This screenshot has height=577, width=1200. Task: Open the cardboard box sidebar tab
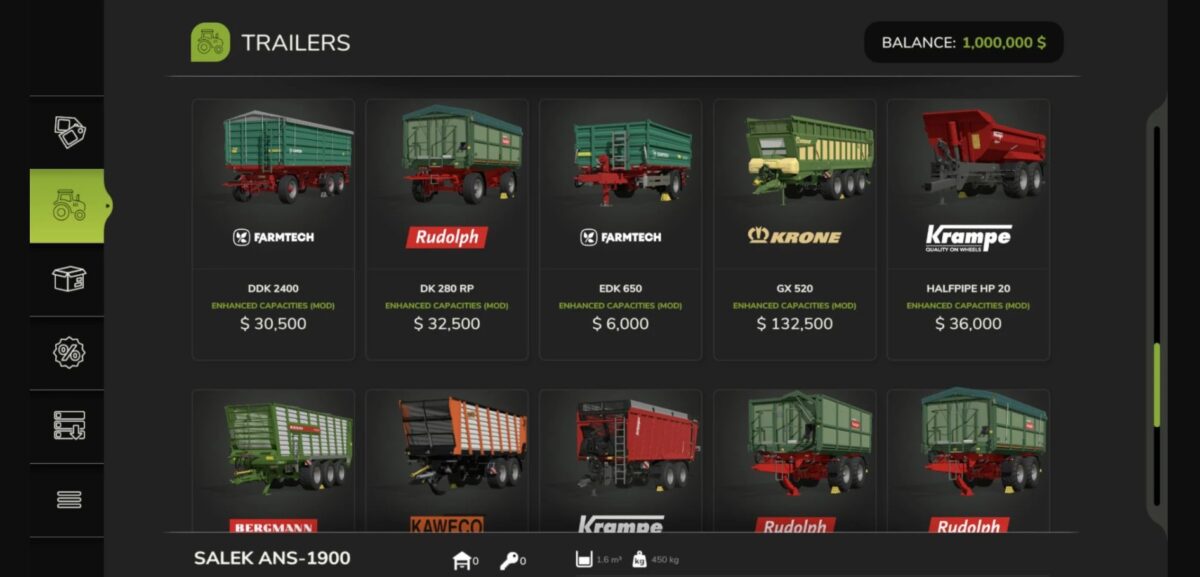pos(69,279)
